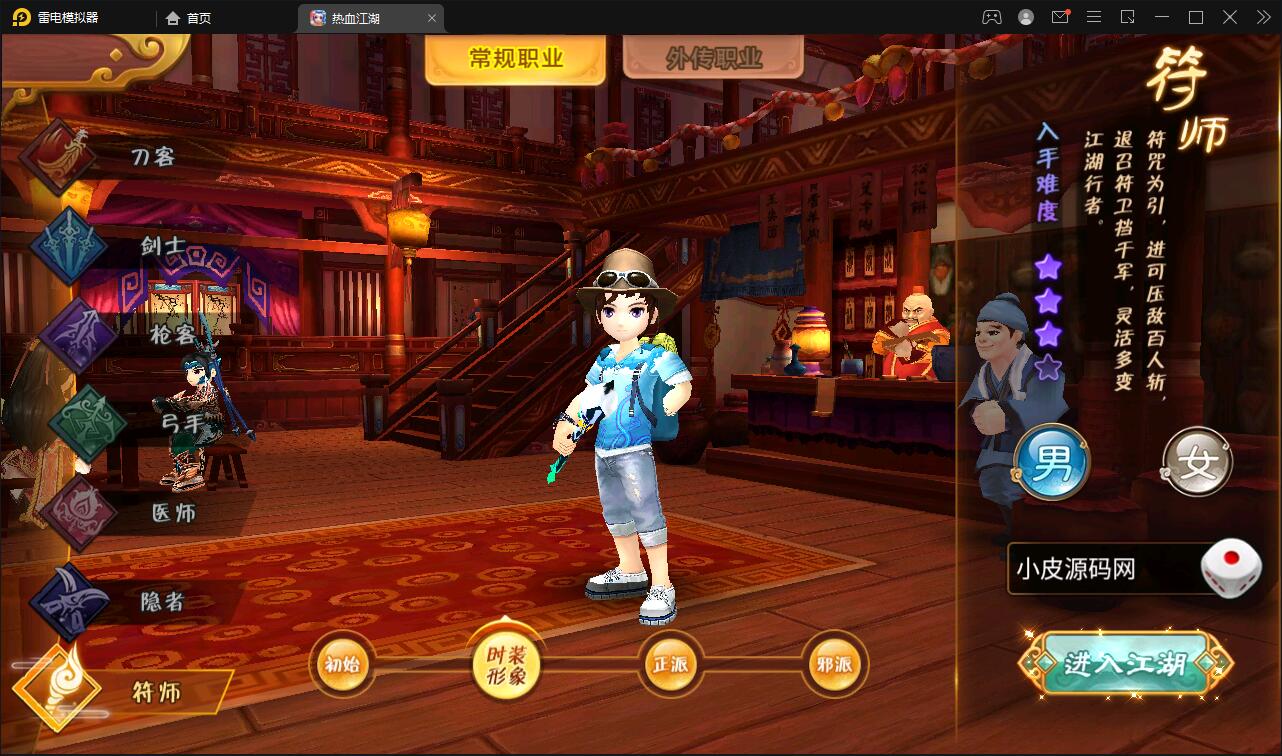The image size is (1282, 756).
Task: Switch to the 外传职业 tab
Action: pos(711,57)
